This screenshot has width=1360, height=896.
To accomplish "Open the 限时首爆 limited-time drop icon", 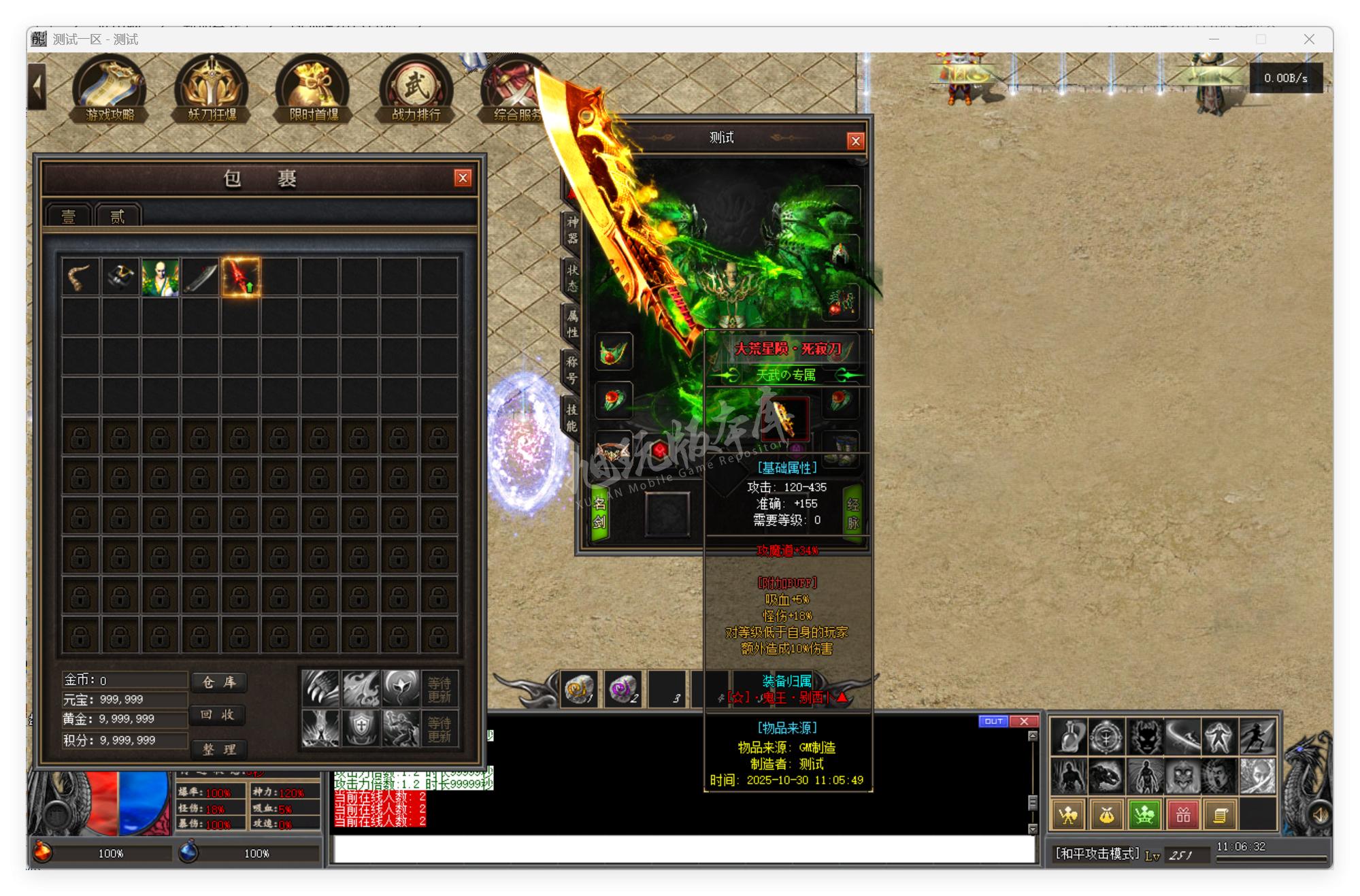I will [x=313, y=88].
